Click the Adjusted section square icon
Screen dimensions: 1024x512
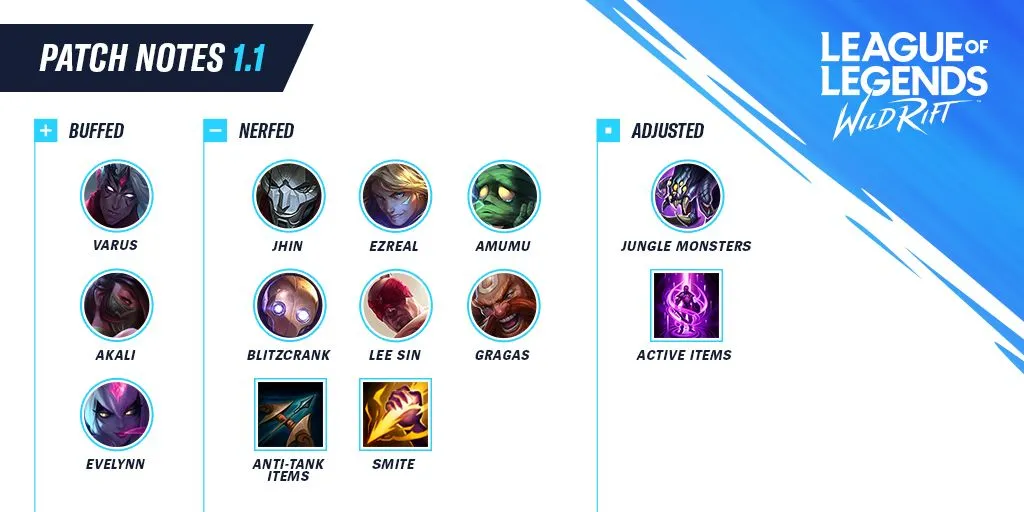[x=607, y=131]
